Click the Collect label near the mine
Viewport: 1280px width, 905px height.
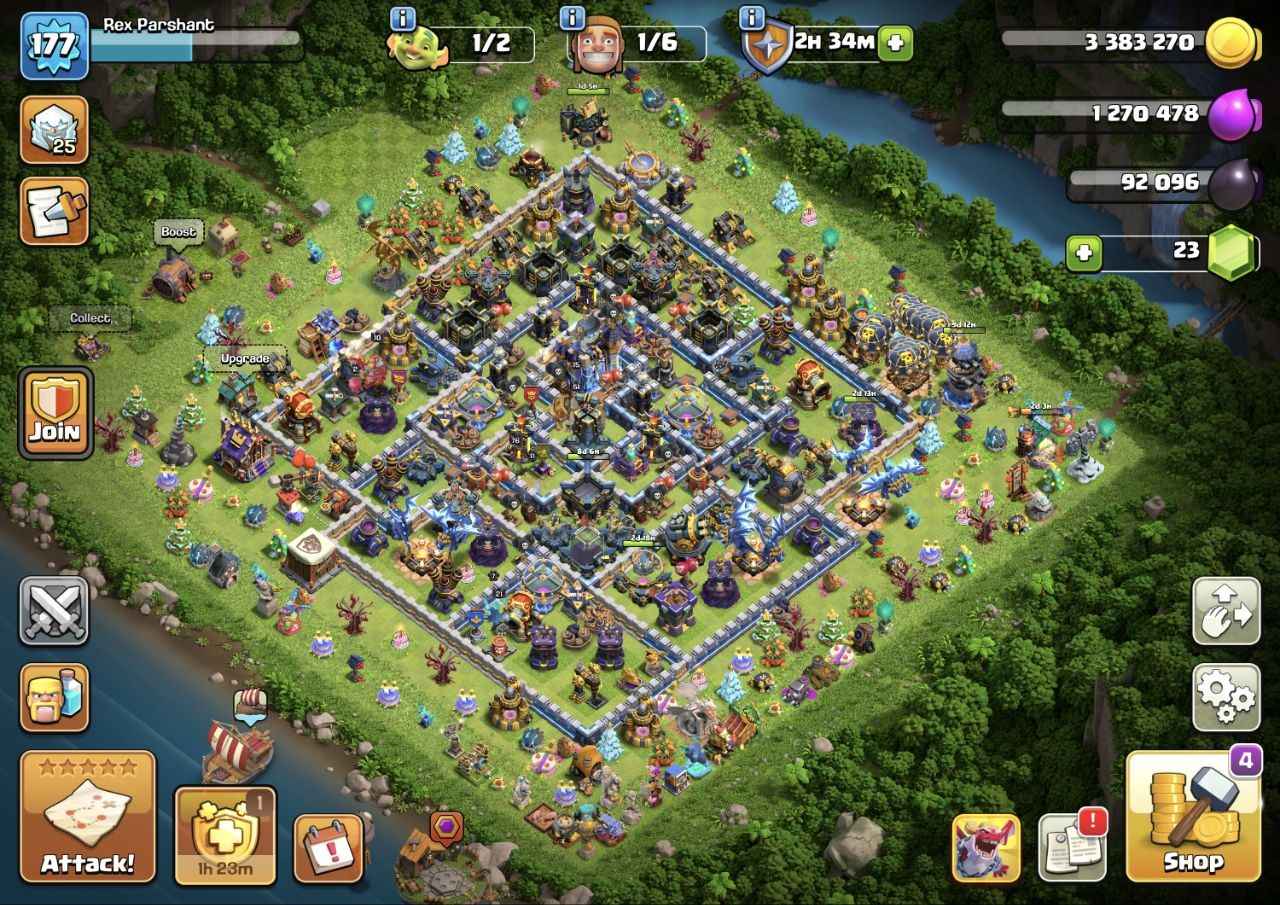point(89,317)
